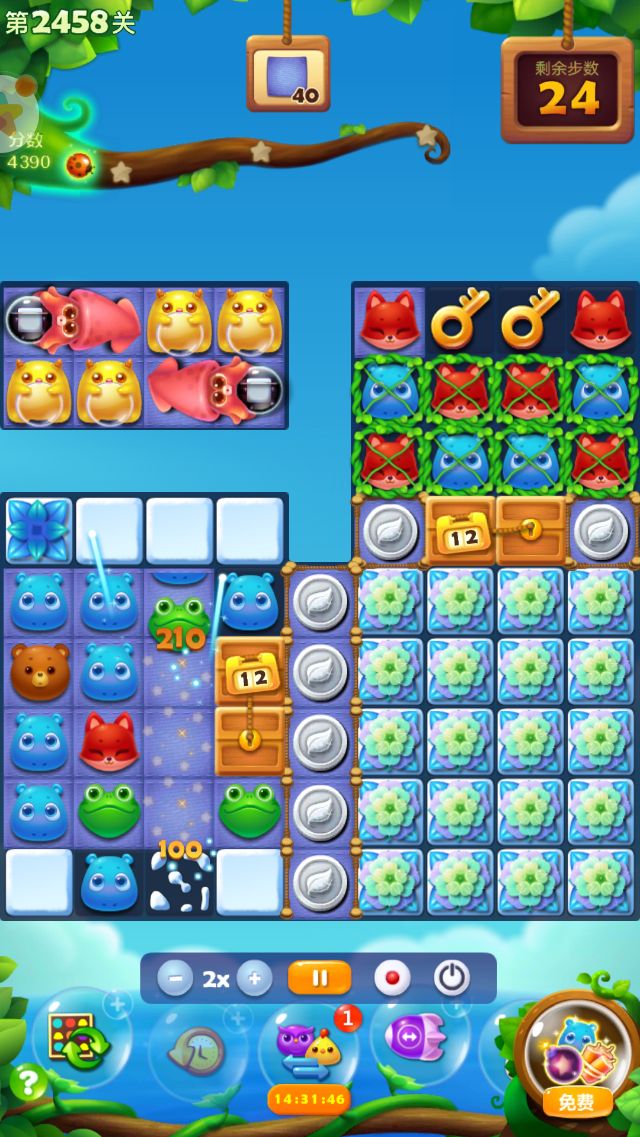Pause using the orange pause button
This screenshot has width=640, height=1137.
tap(319, 978)
